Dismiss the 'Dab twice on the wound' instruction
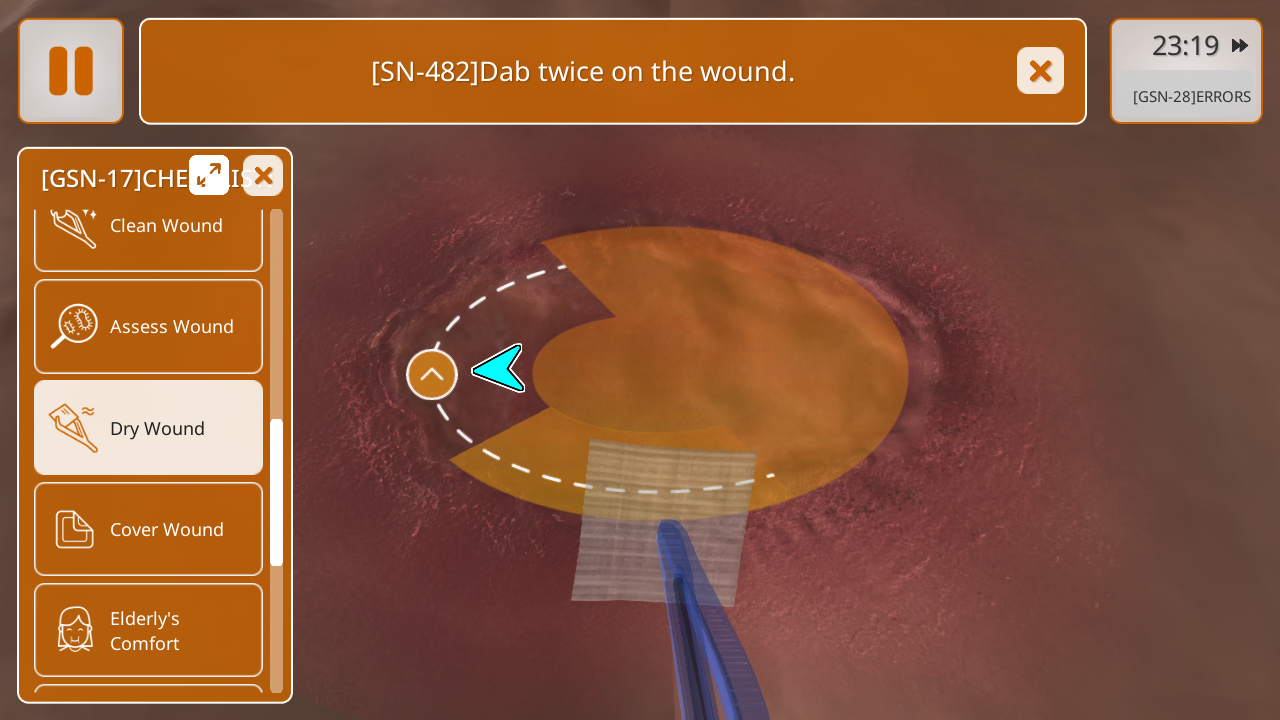 coord(1040,71)
